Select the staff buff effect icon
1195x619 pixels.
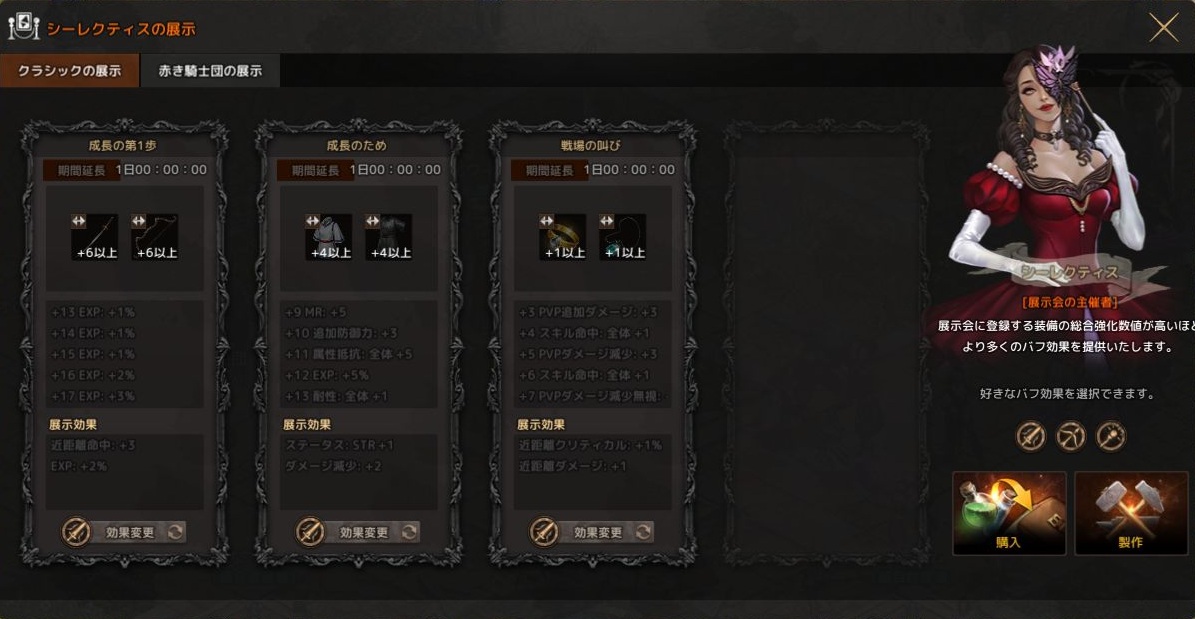[x=1111, y=436]
